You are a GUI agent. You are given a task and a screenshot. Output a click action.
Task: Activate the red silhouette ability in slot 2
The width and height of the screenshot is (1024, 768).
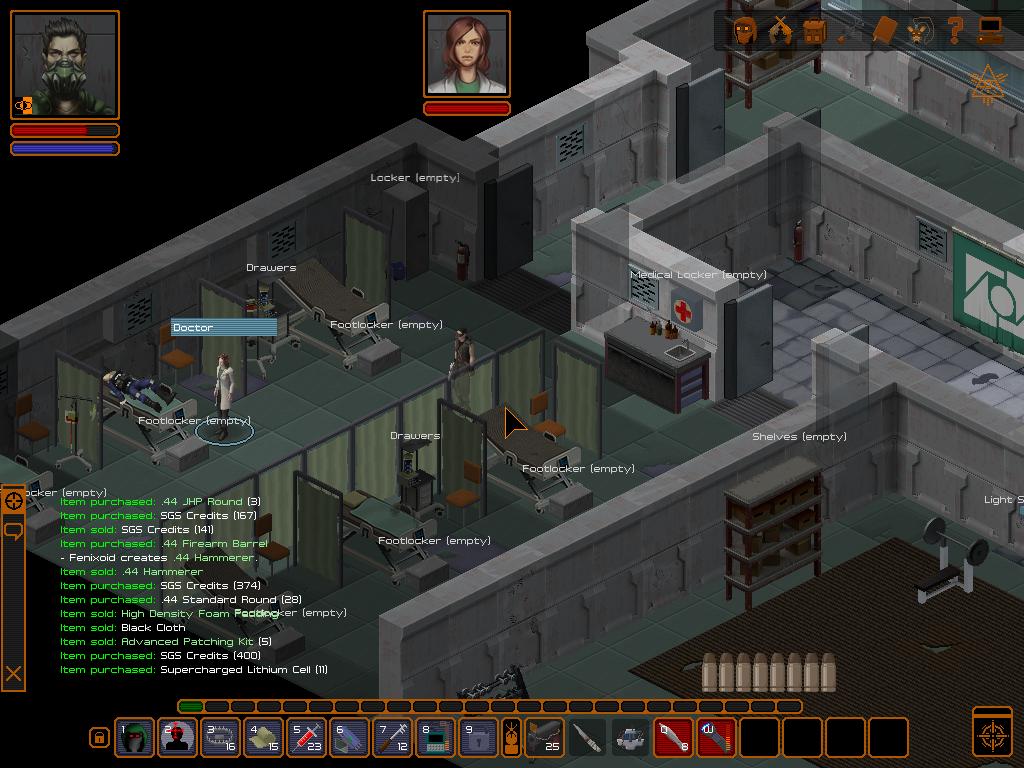[x=177, y=738]
